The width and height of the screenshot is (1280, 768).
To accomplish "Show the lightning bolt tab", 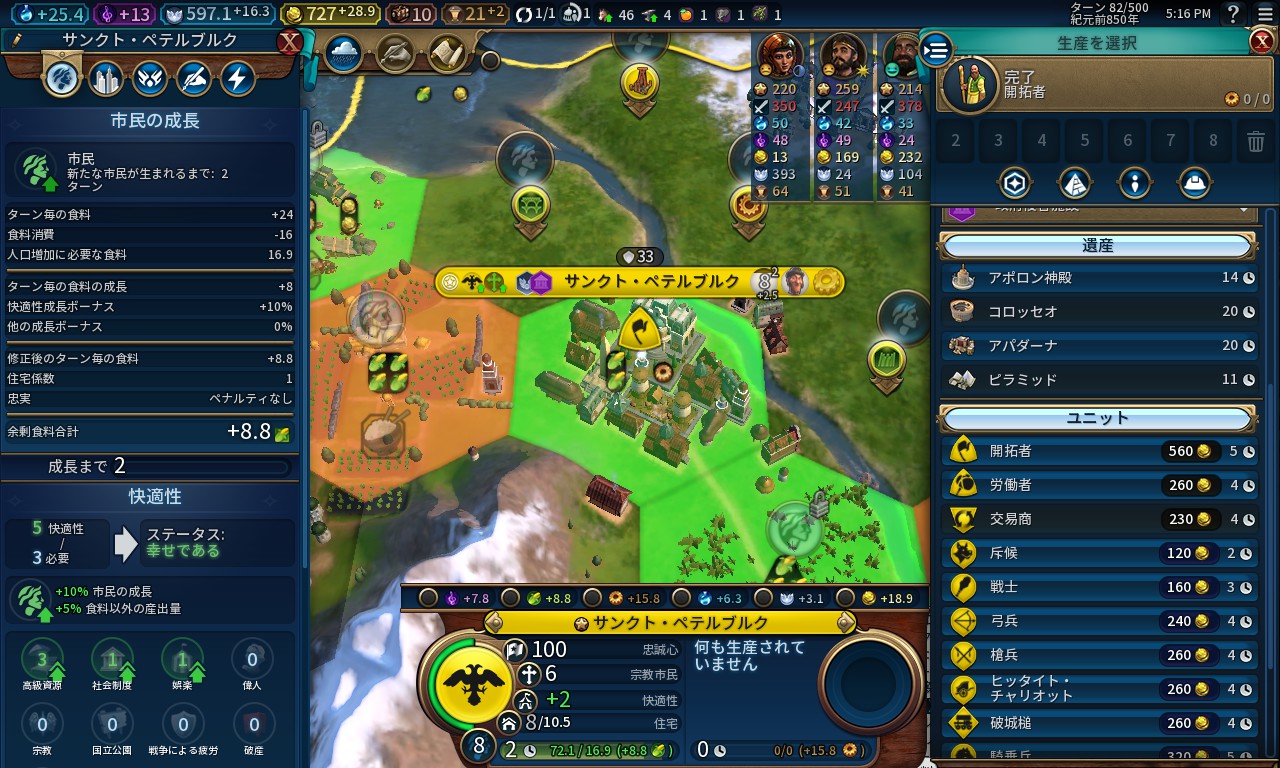I will (238, 78).
